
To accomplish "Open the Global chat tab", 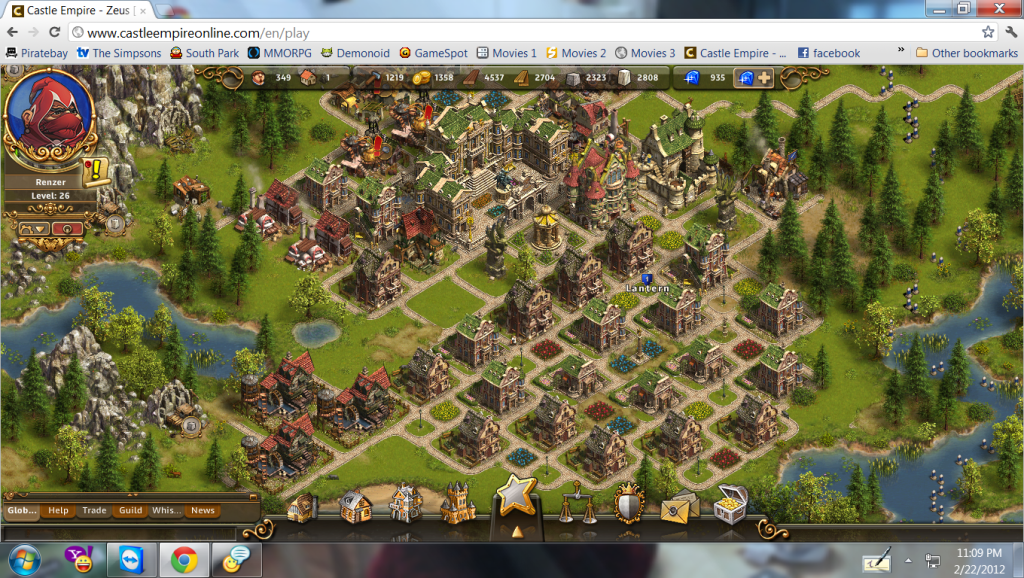I will 21,511.
